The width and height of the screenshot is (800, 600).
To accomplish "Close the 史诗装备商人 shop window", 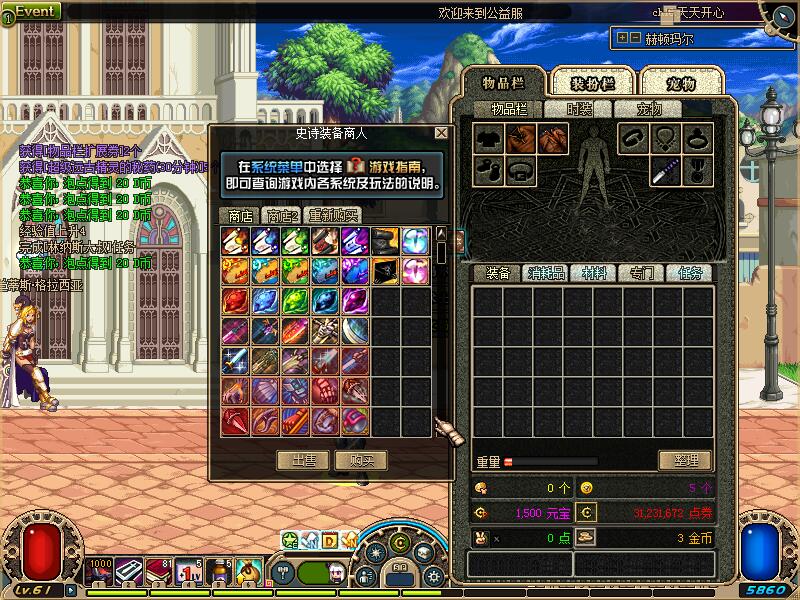I will coord(441,133).
